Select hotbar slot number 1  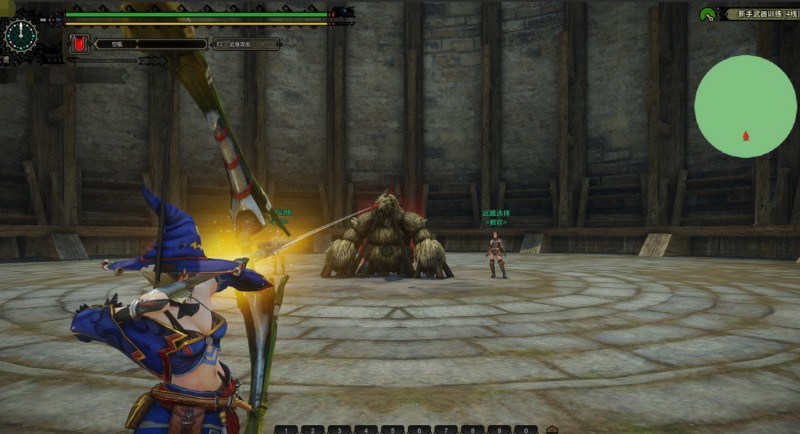[284, 429]
